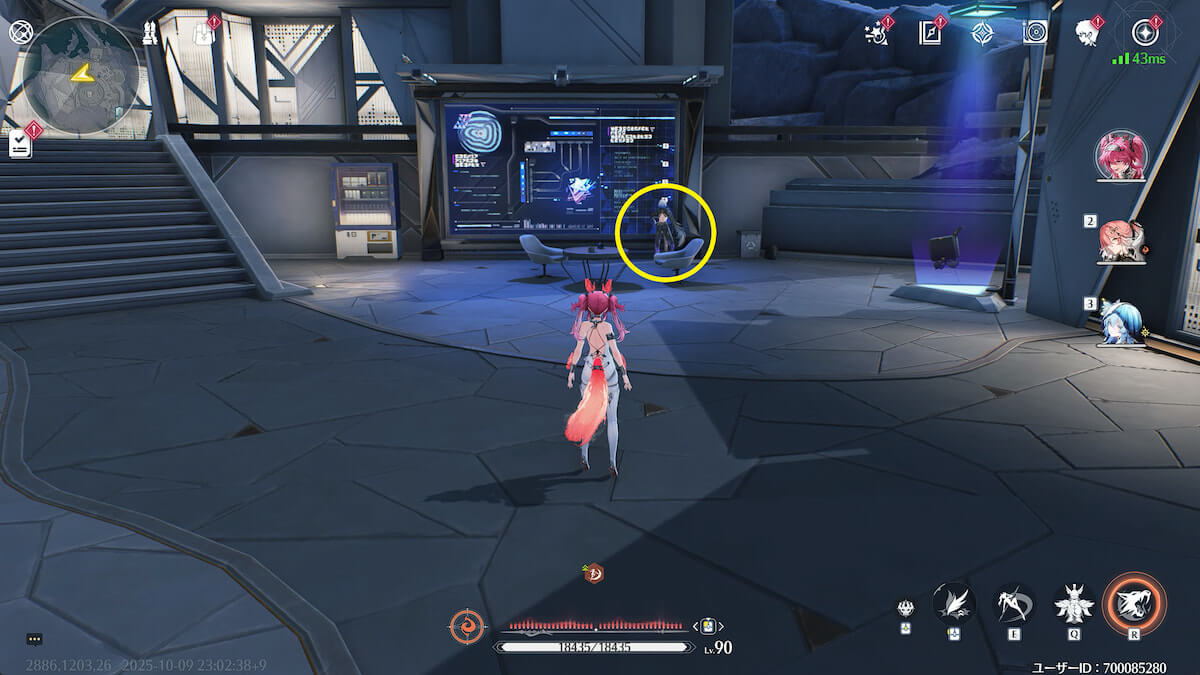The image size is (1200, 675).
Task: Activate the armored figure Q skill
Action: coord(1075,603)
